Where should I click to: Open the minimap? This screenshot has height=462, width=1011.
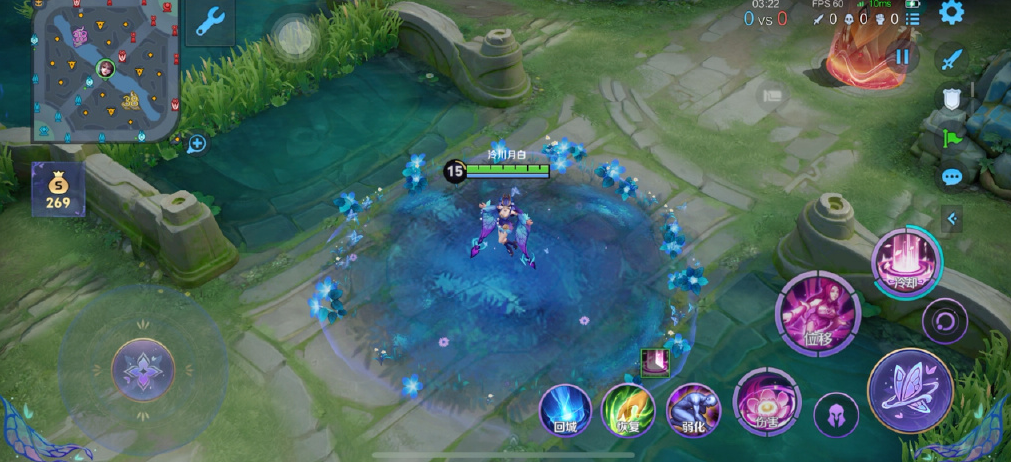(105, 70)
